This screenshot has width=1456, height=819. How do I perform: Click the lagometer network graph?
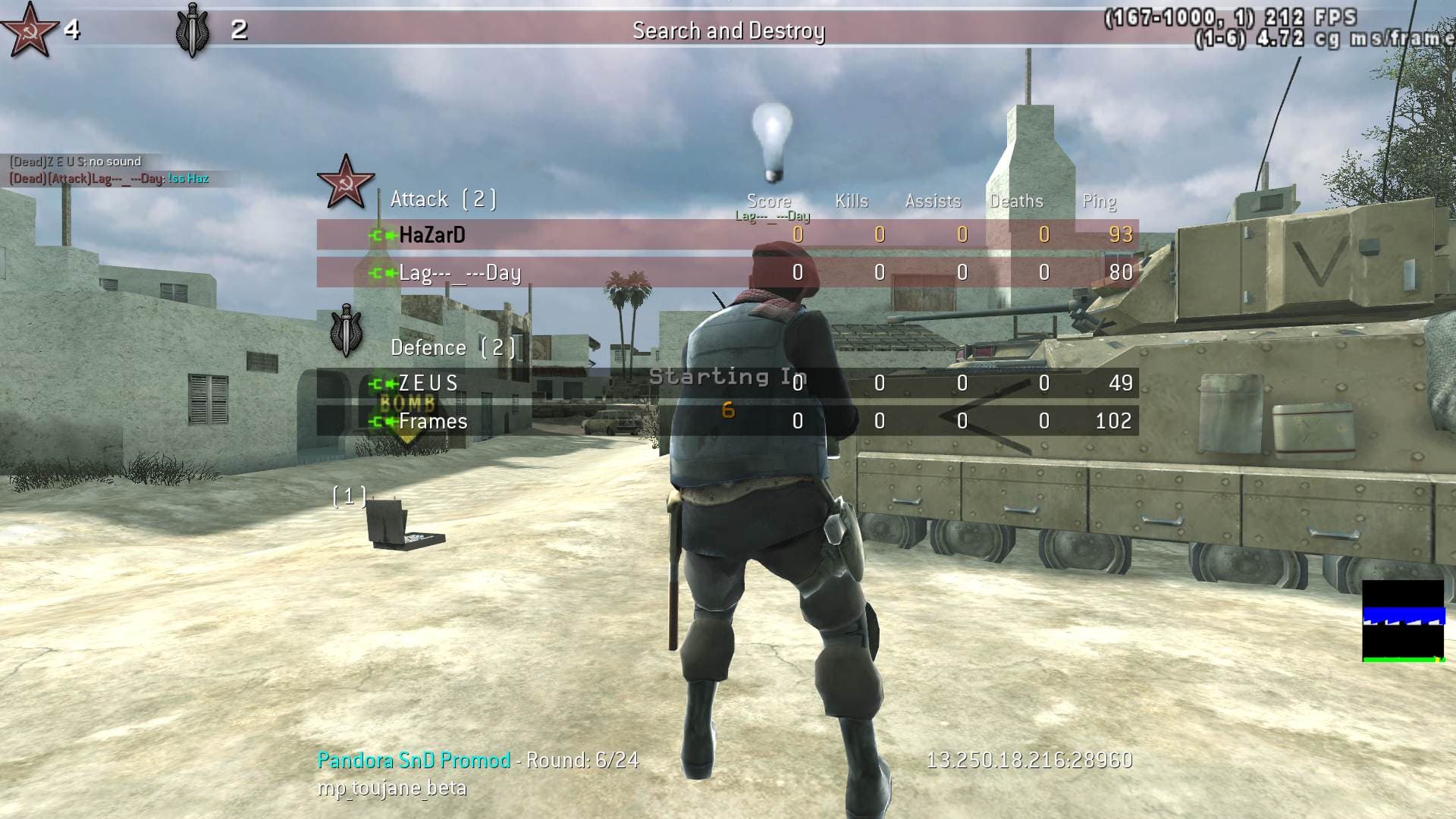pyautogui.click(x=1403, y=621)
